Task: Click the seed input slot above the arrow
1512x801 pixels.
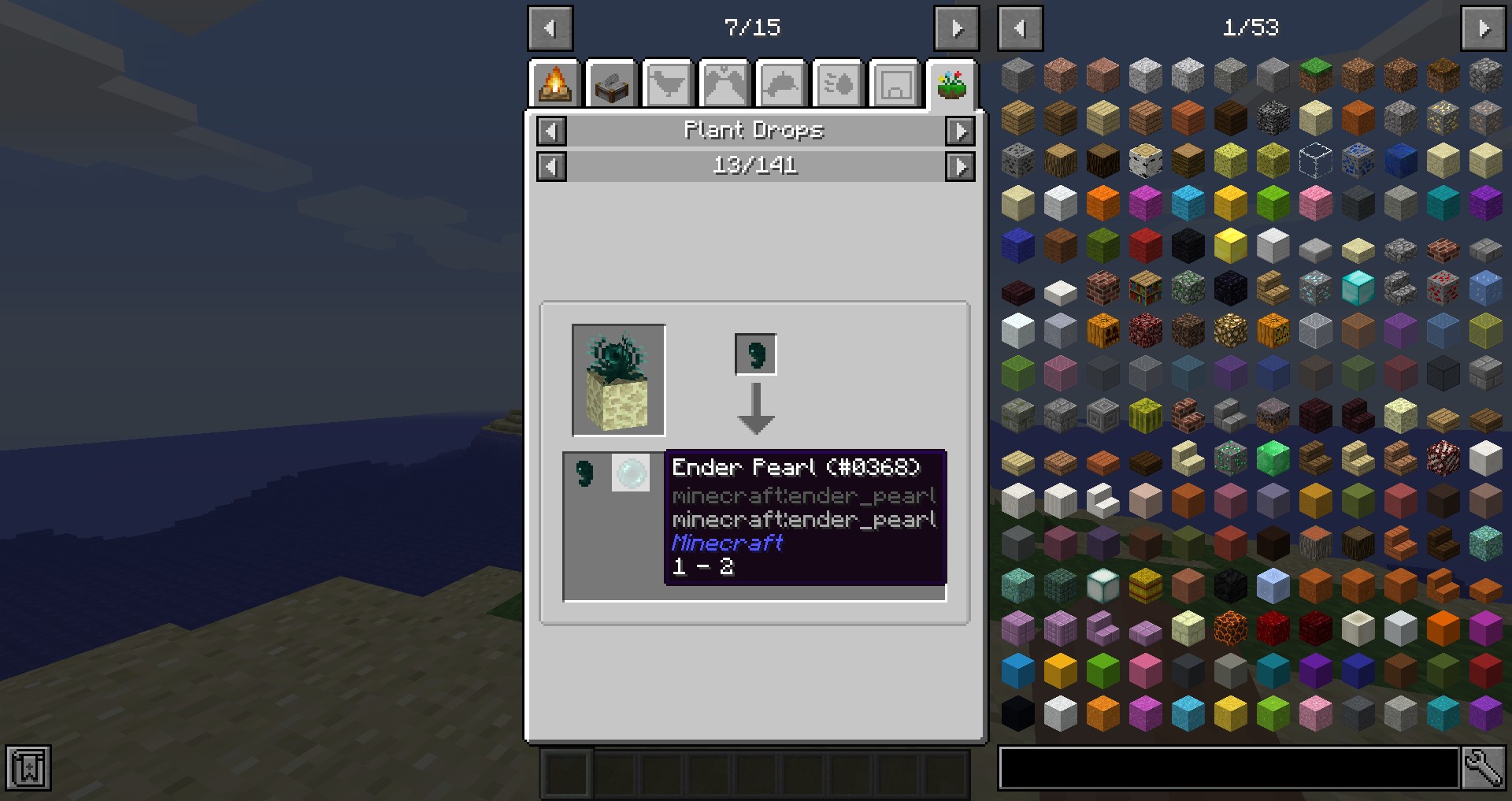Action: tap(755, 354)
